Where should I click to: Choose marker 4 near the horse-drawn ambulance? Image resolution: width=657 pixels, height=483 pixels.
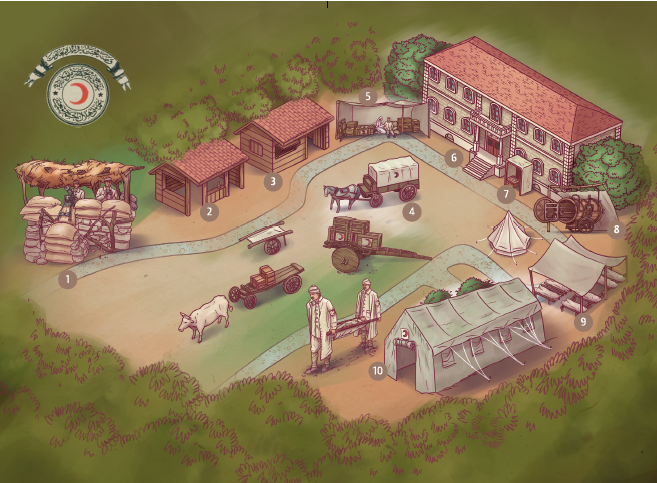(410, 211)
